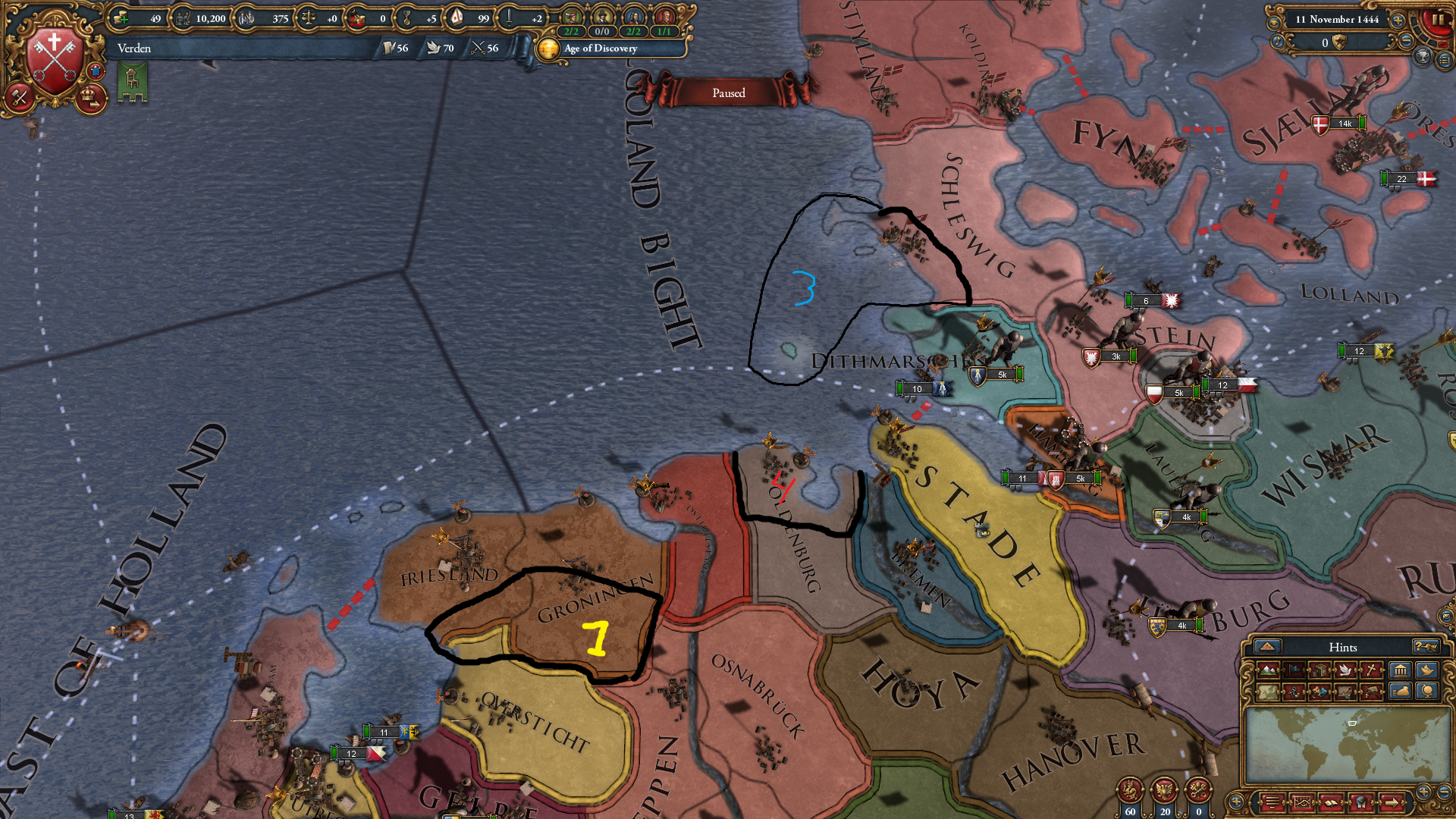Select the terrain mapmode icon
The width and height of the screenshot is (1456, 819).
coord(1268,670)
